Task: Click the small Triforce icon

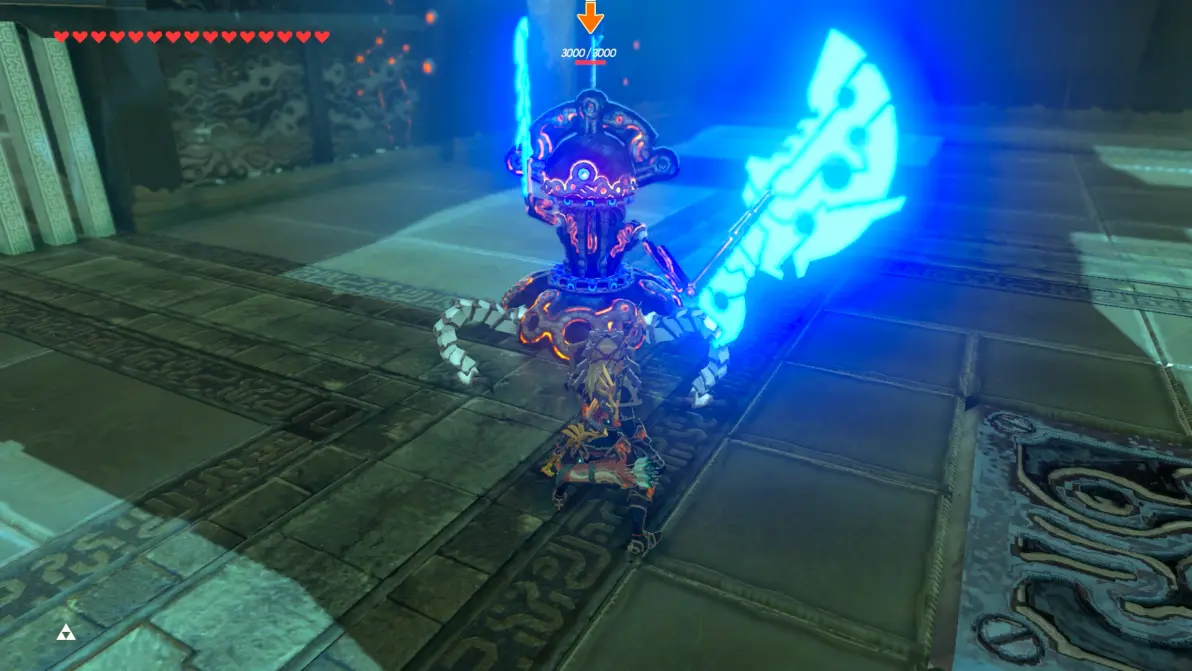Action: coord(65,631)
